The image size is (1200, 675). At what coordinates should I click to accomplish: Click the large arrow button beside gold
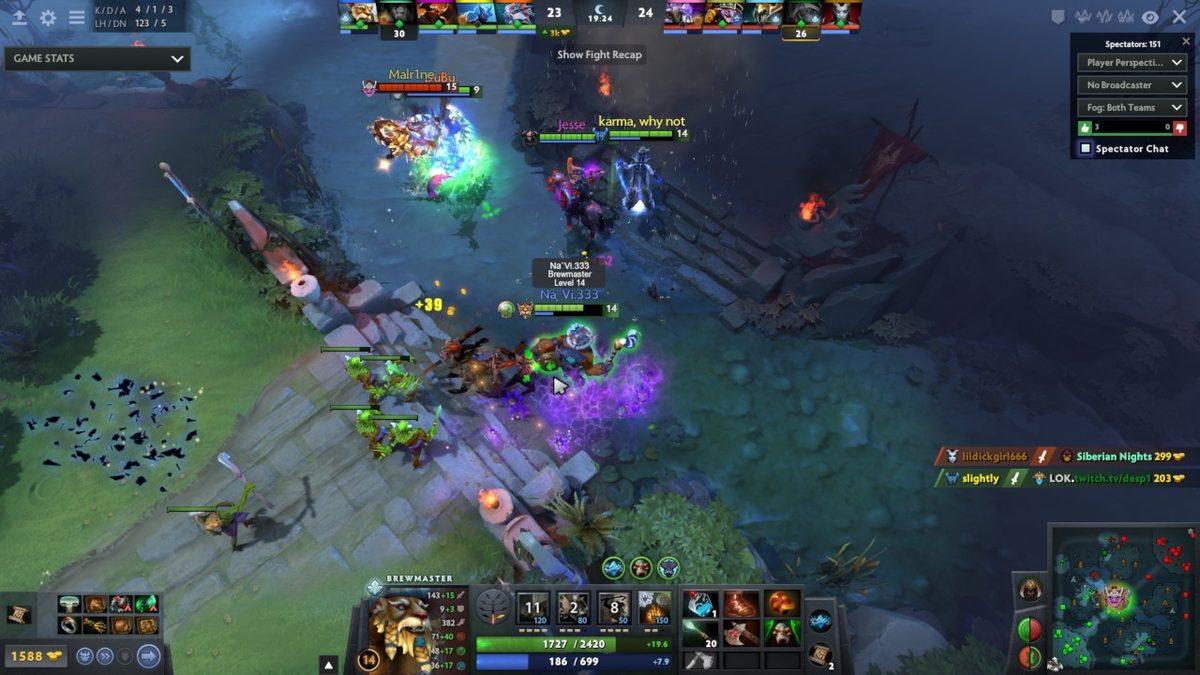coord(148,656)
